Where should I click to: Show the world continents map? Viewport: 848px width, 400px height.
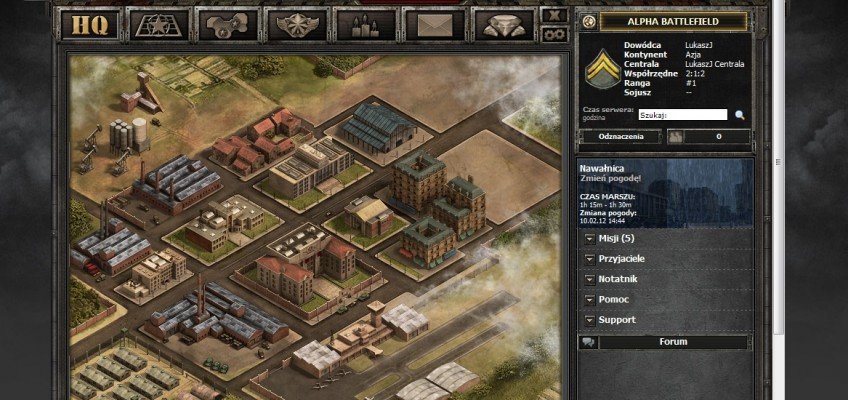227,24
